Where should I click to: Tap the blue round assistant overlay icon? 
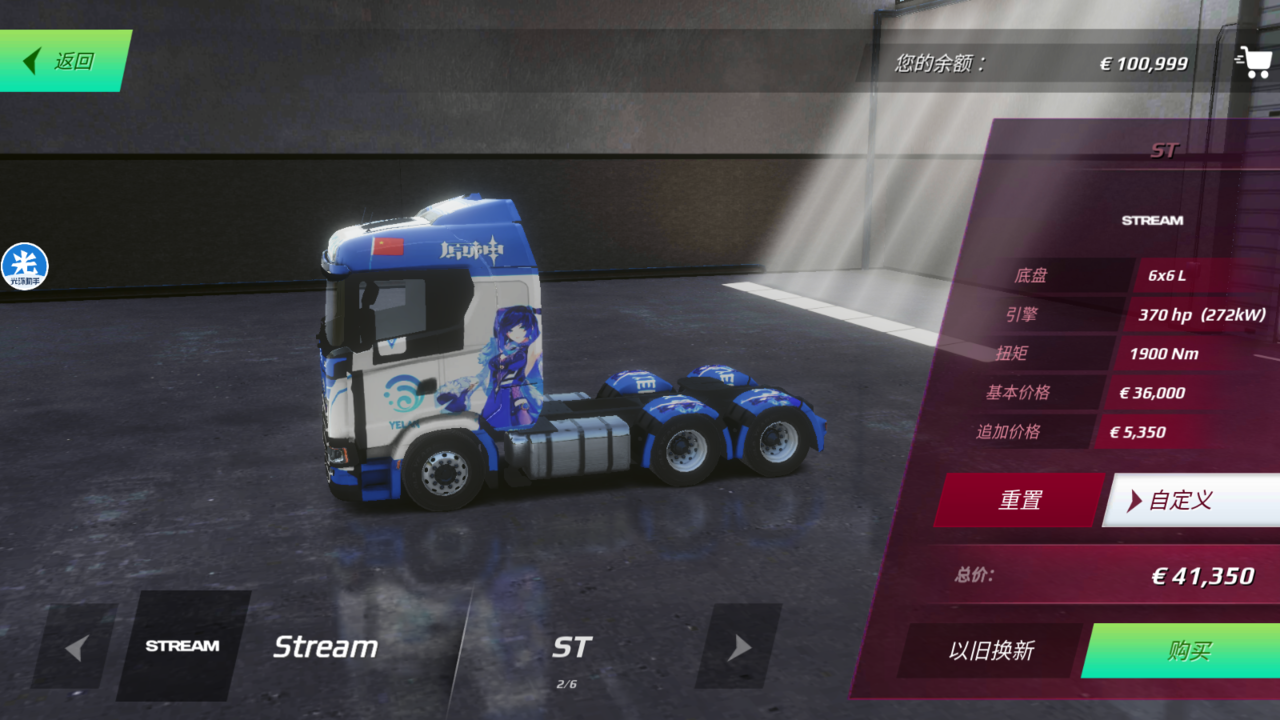(x=24, y=267)
